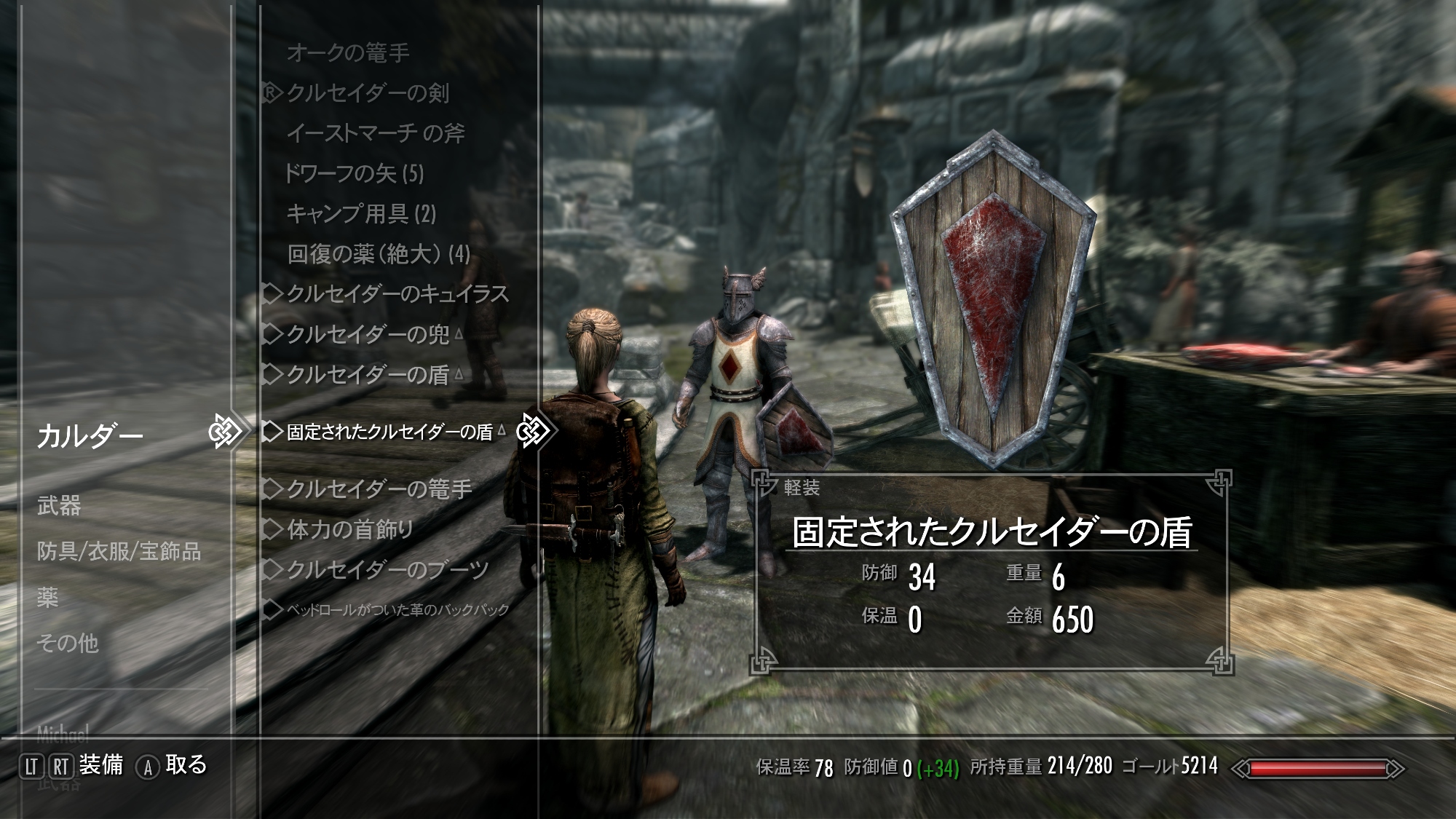Pick ドワーフの矢 (5) from the list
Screen dimensions: 1456x819
[x=354, y=173]
